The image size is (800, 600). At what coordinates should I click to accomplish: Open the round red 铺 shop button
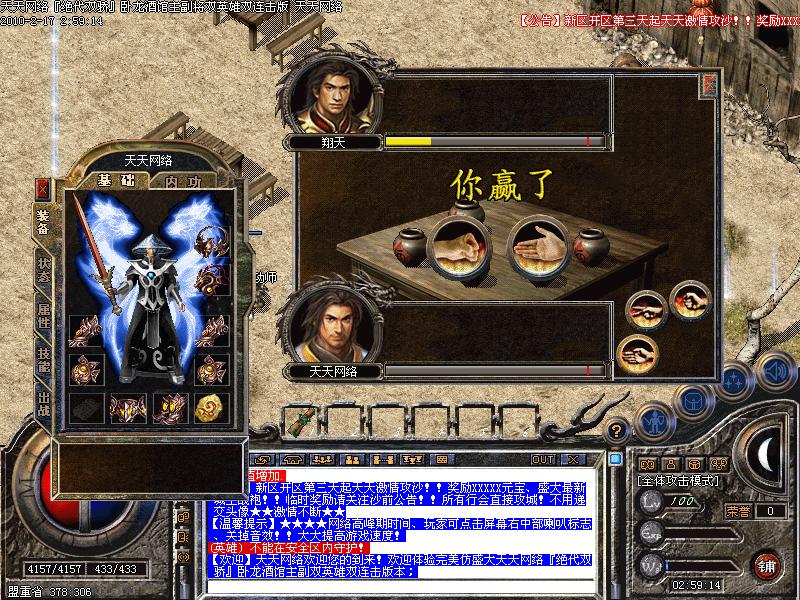[767, 563]
